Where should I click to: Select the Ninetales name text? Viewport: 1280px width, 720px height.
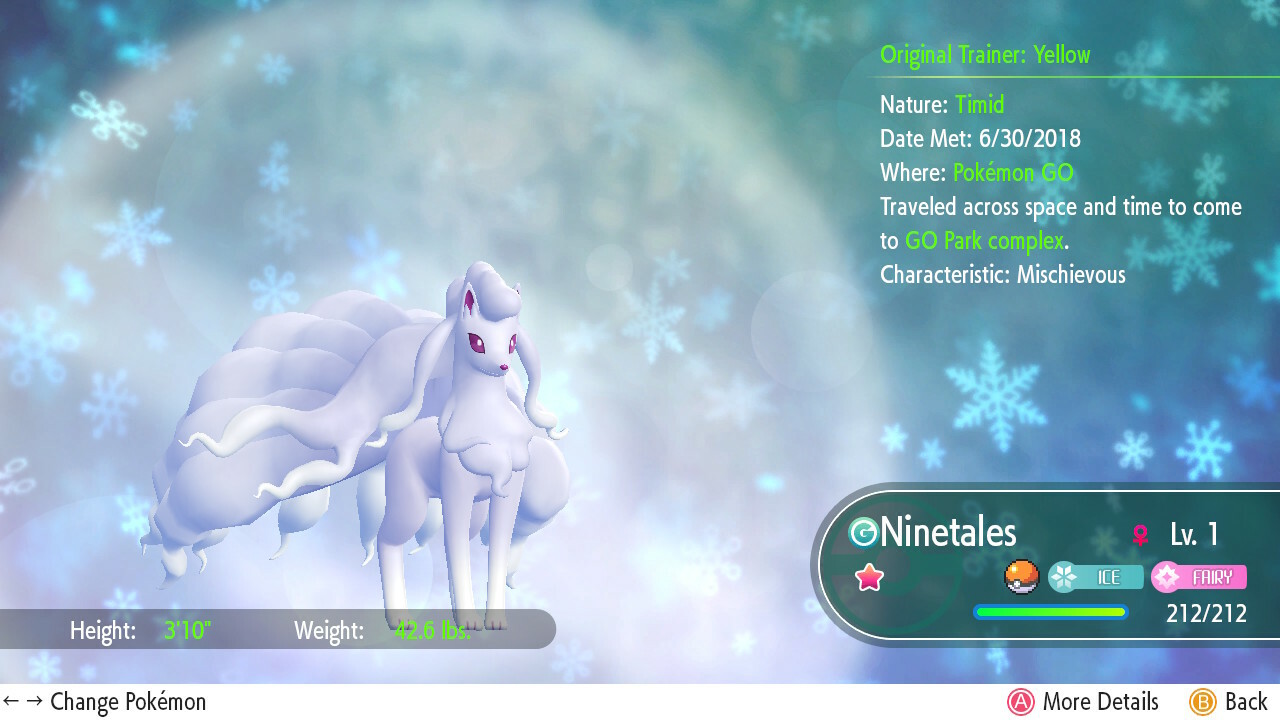(948, 533)
